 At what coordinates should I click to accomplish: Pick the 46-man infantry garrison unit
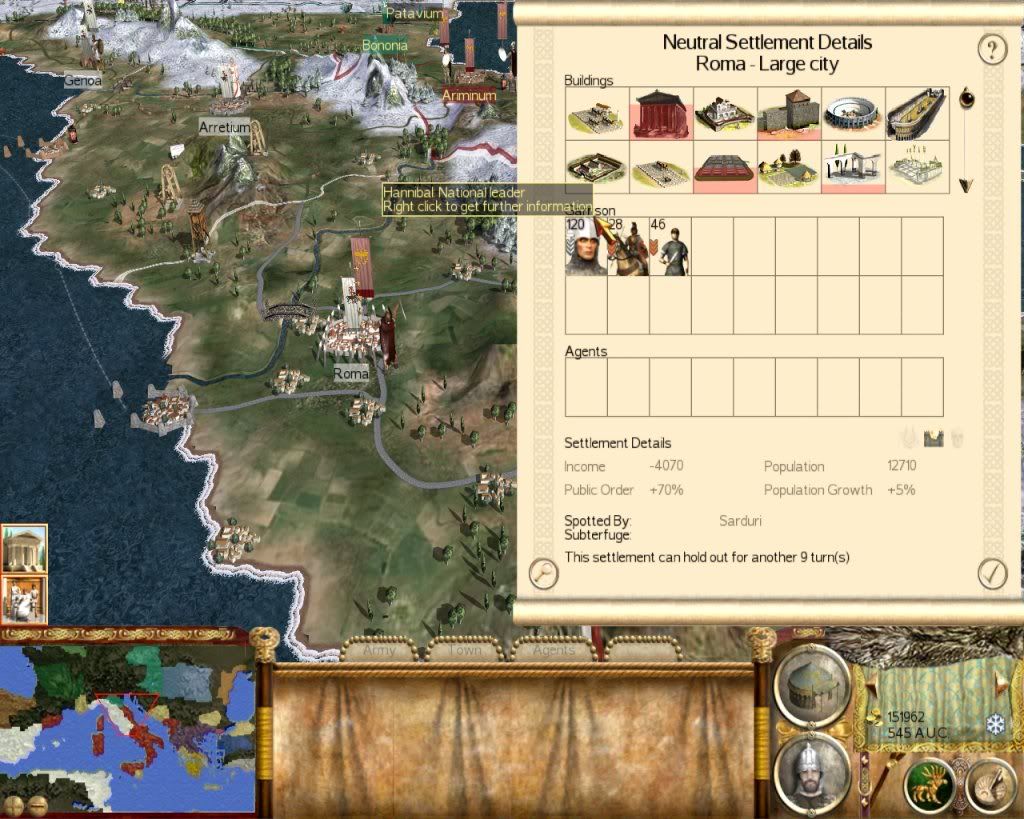[670, 246]
